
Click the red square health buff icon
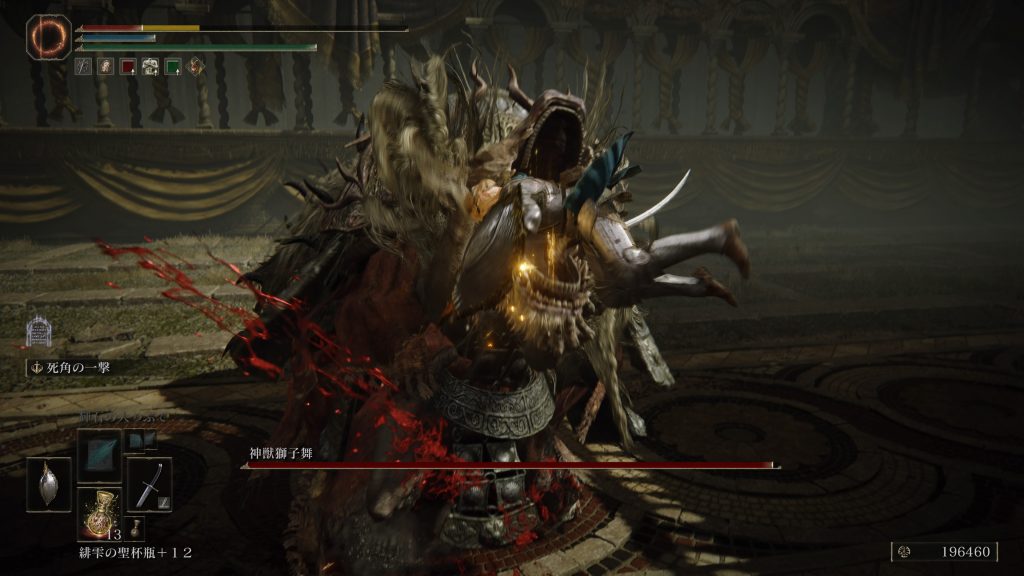point(128,67)
